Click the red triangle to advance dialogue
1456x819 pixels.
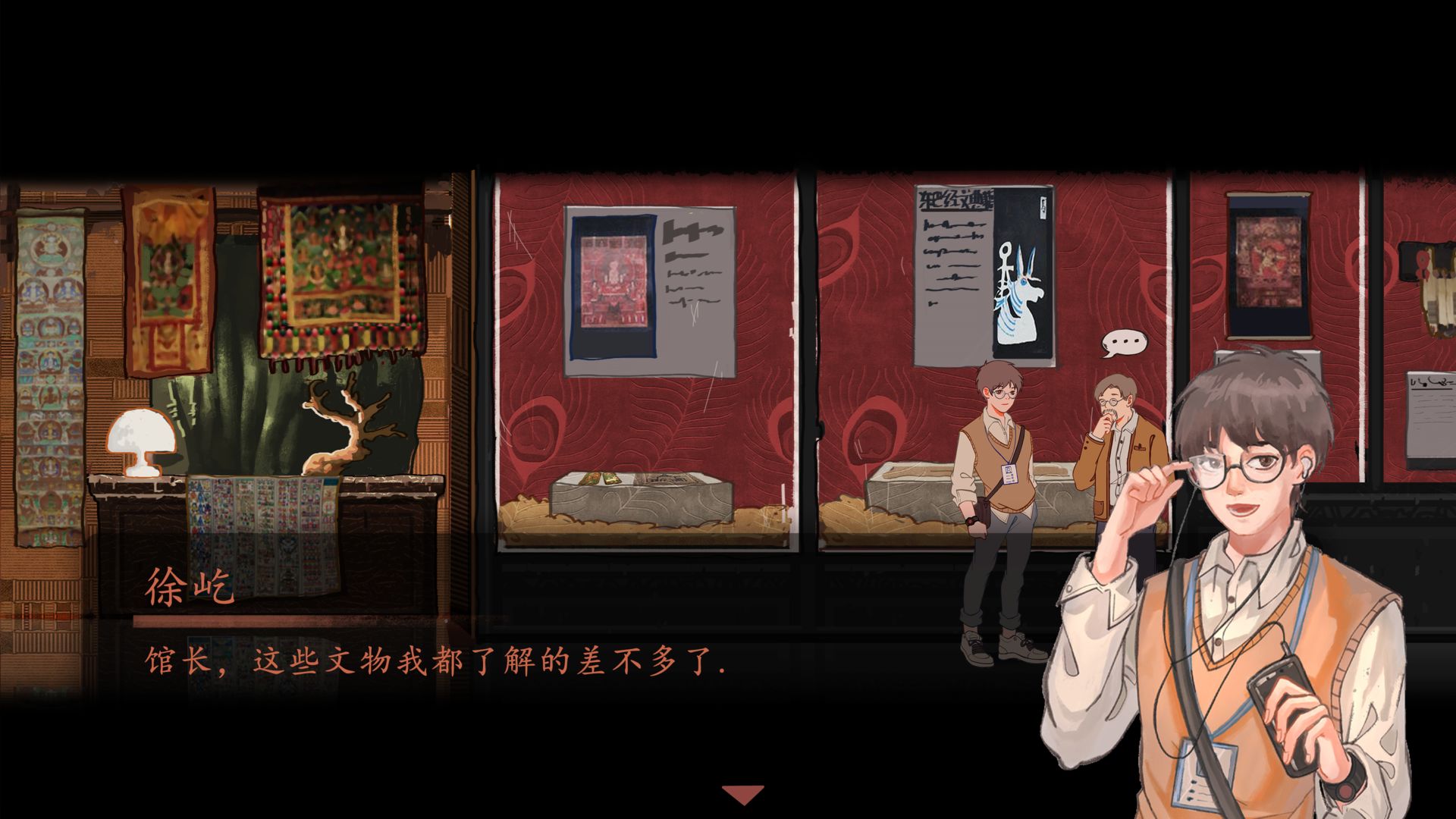743,793
